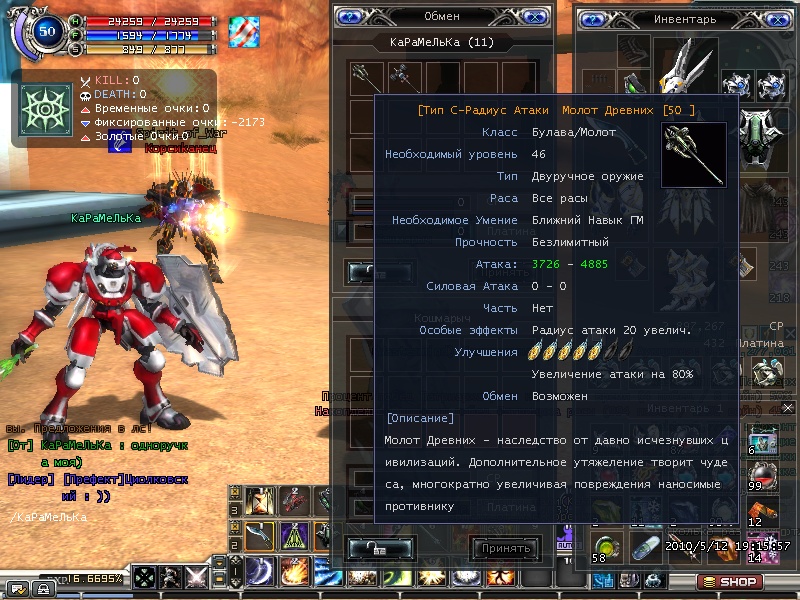The height and width of the screenshot is (600, 800).
Task: Open help for the Инвентарь window
Action: tap(594, 18)
